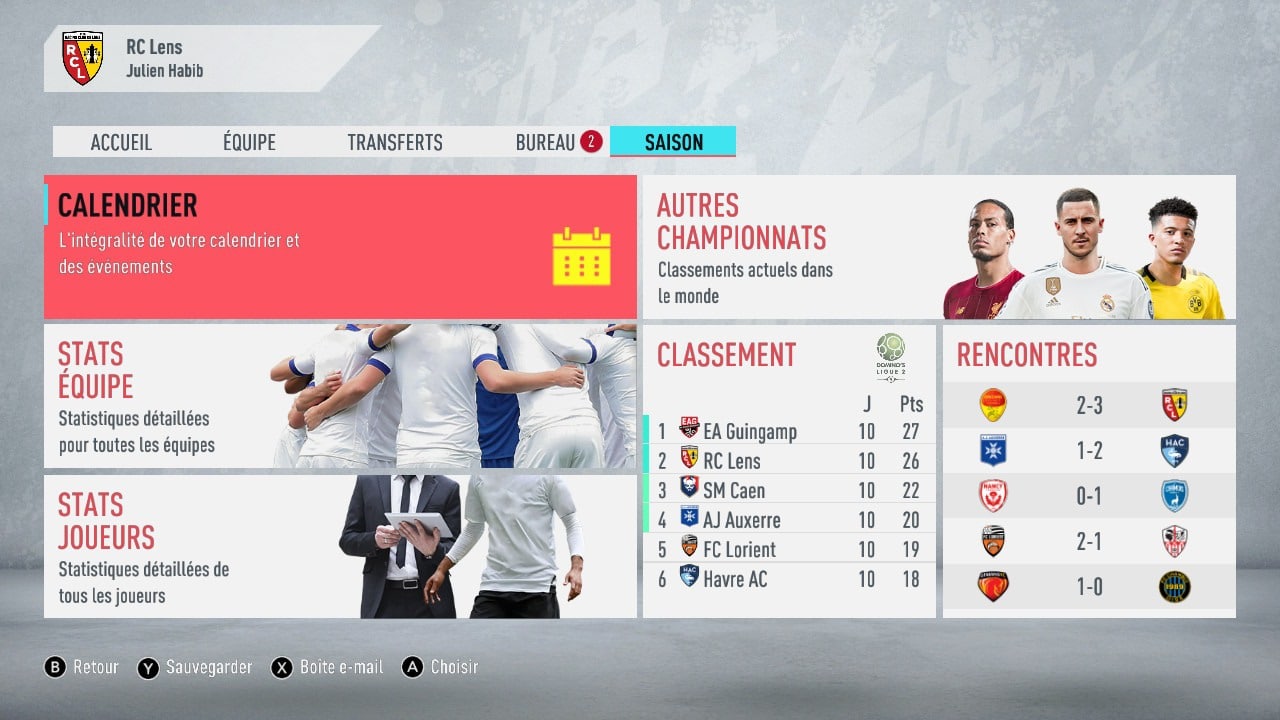1280x720 pixels.
Task: Click the RC Lens club crest header
Action: click(x=82, y=59)
